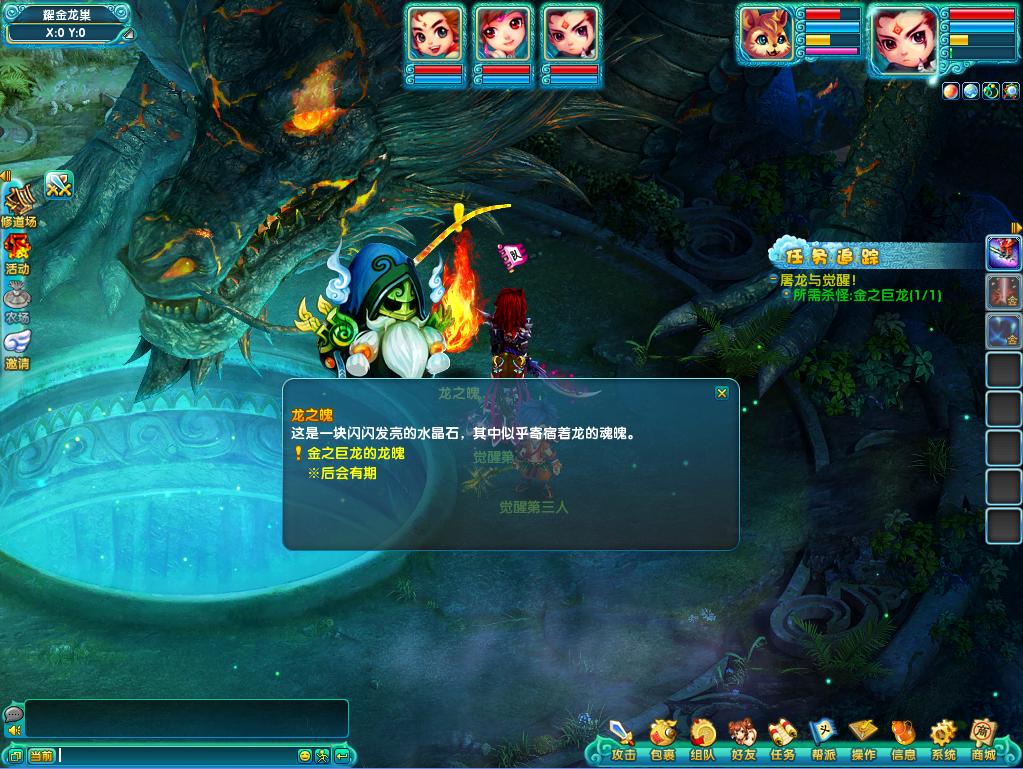Open the 修道场 training ground
The image size is (1023, 769).
[18, 204]
